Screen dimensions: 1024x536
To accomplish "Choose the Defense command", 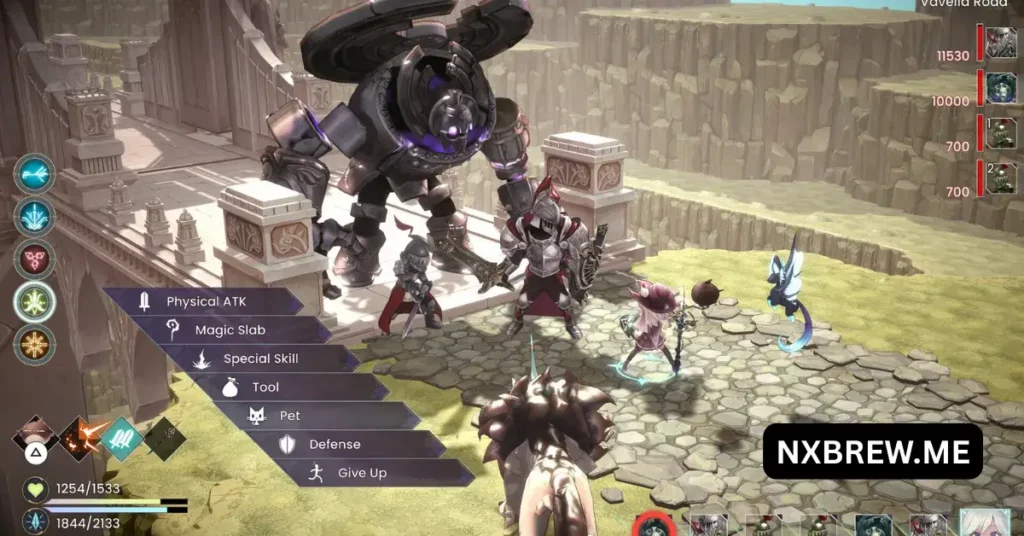I will 334,444.
